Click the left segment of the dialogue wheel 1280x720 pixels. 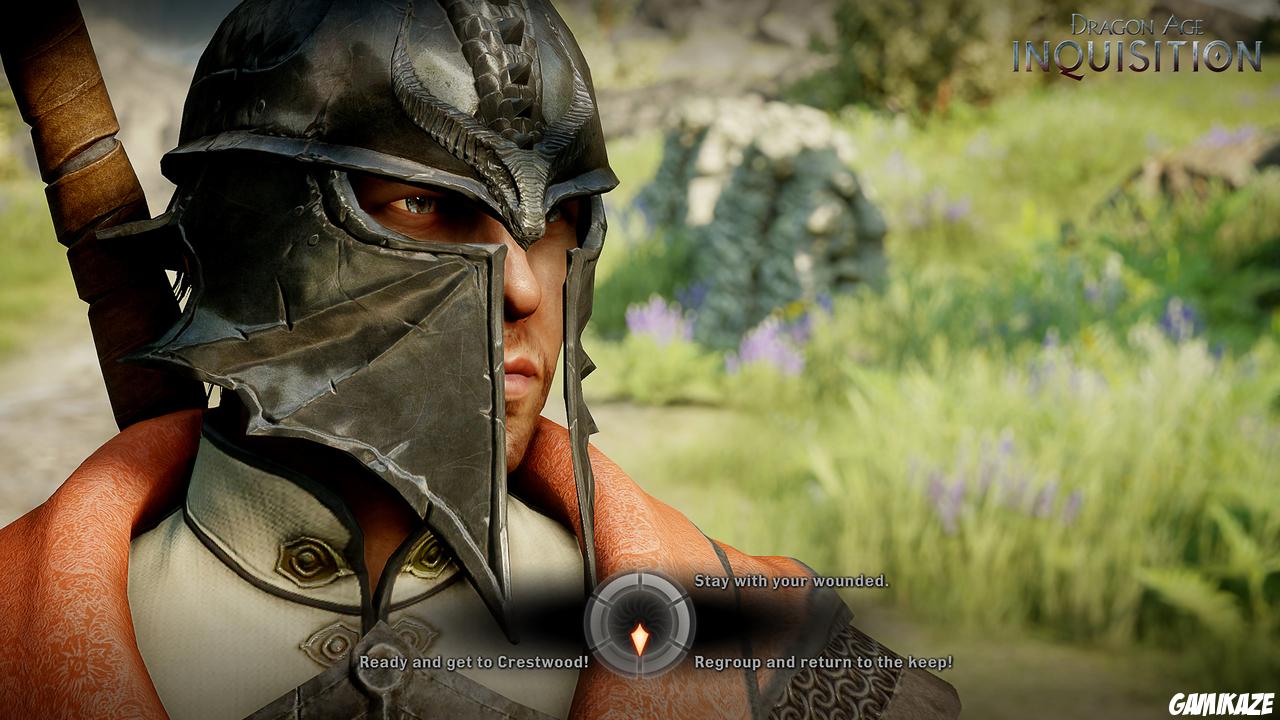[x=597, y=621]
